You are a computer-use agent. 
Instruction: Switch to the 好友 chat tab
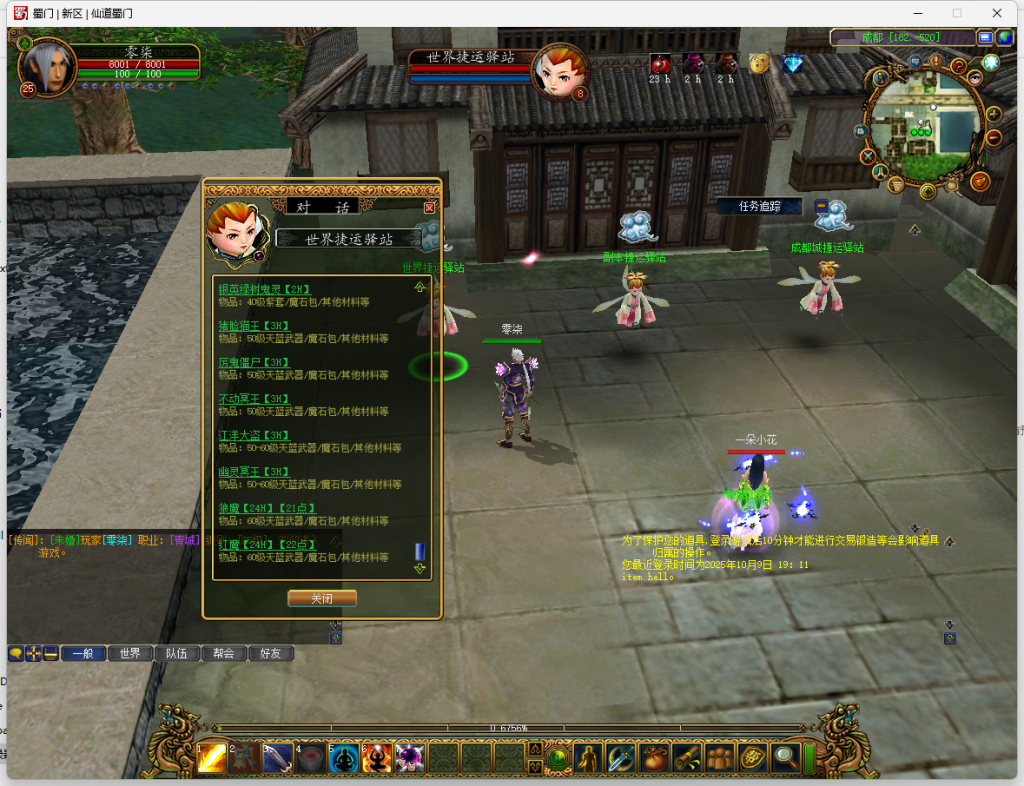click(x=270, y=653)
